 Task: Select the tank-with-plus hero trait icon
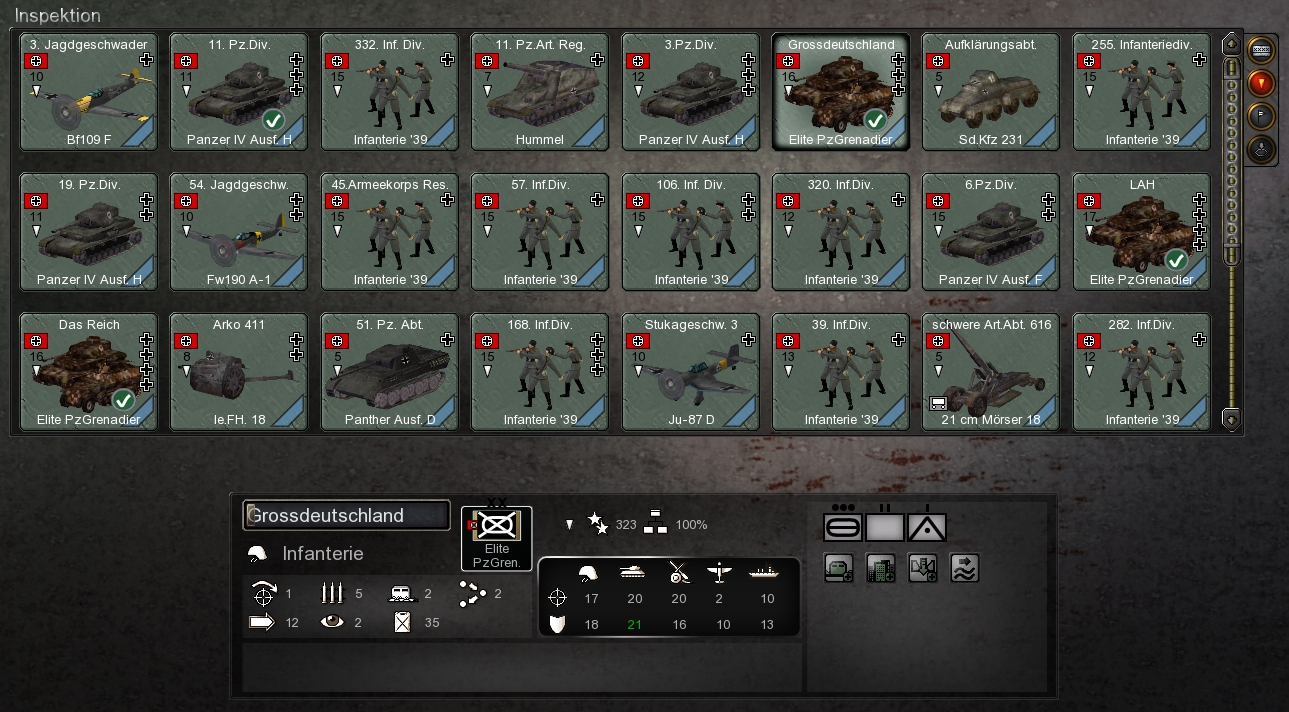(x=838, y=568)
